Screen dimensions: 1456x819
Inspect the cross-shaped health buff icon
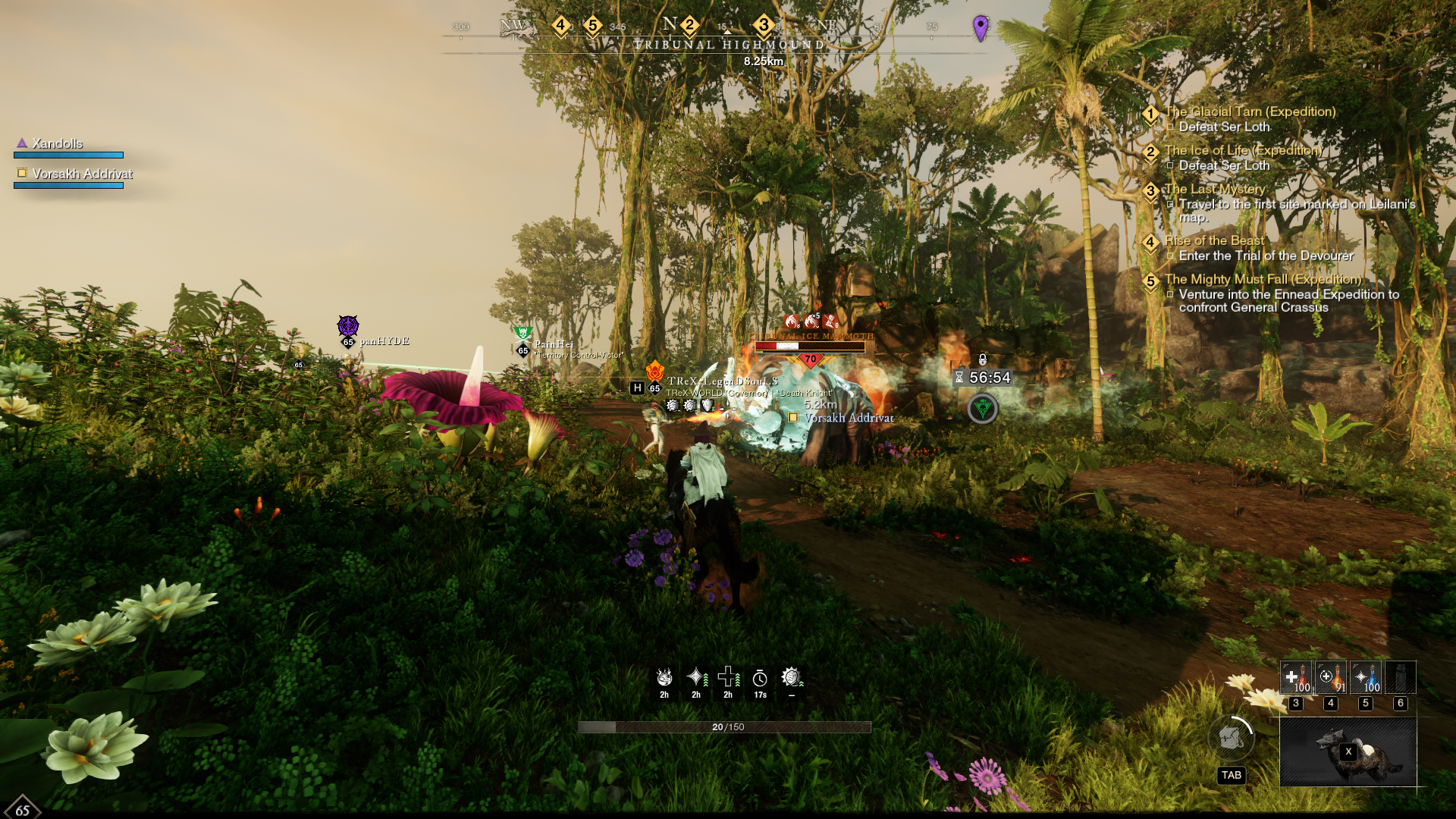728,677
